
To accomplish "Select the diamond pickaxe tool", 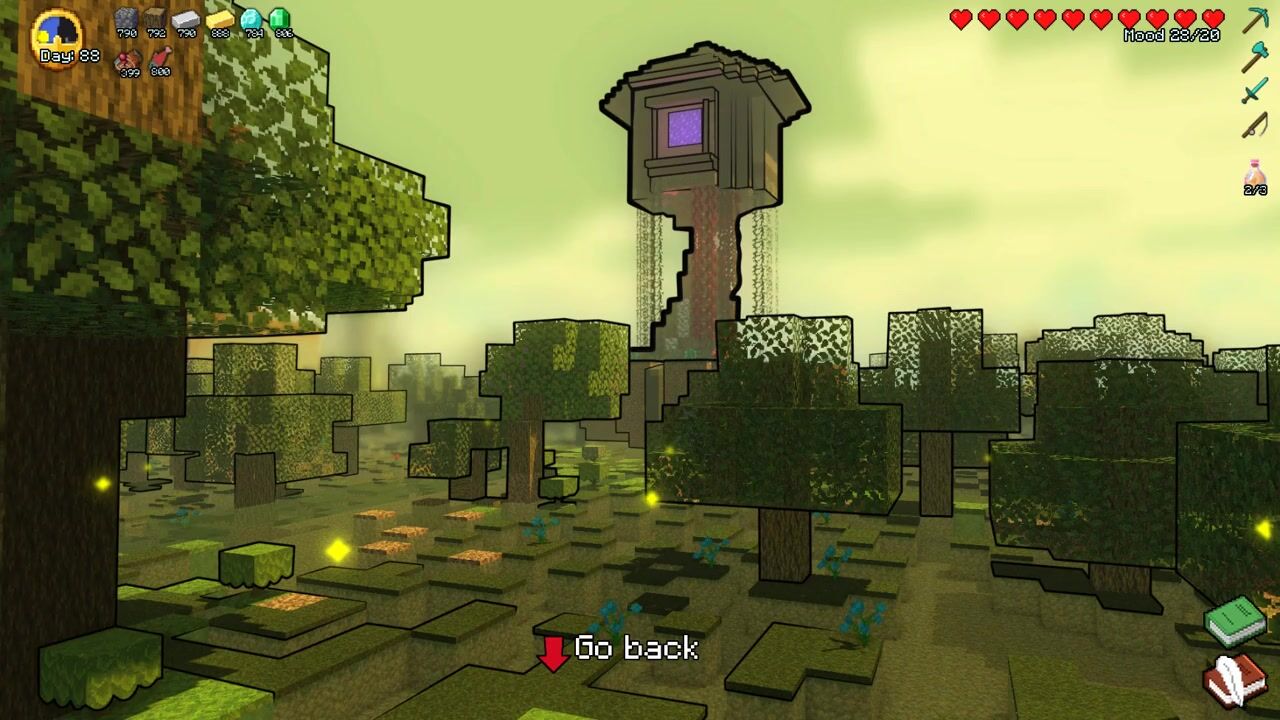I will 1255,20.
